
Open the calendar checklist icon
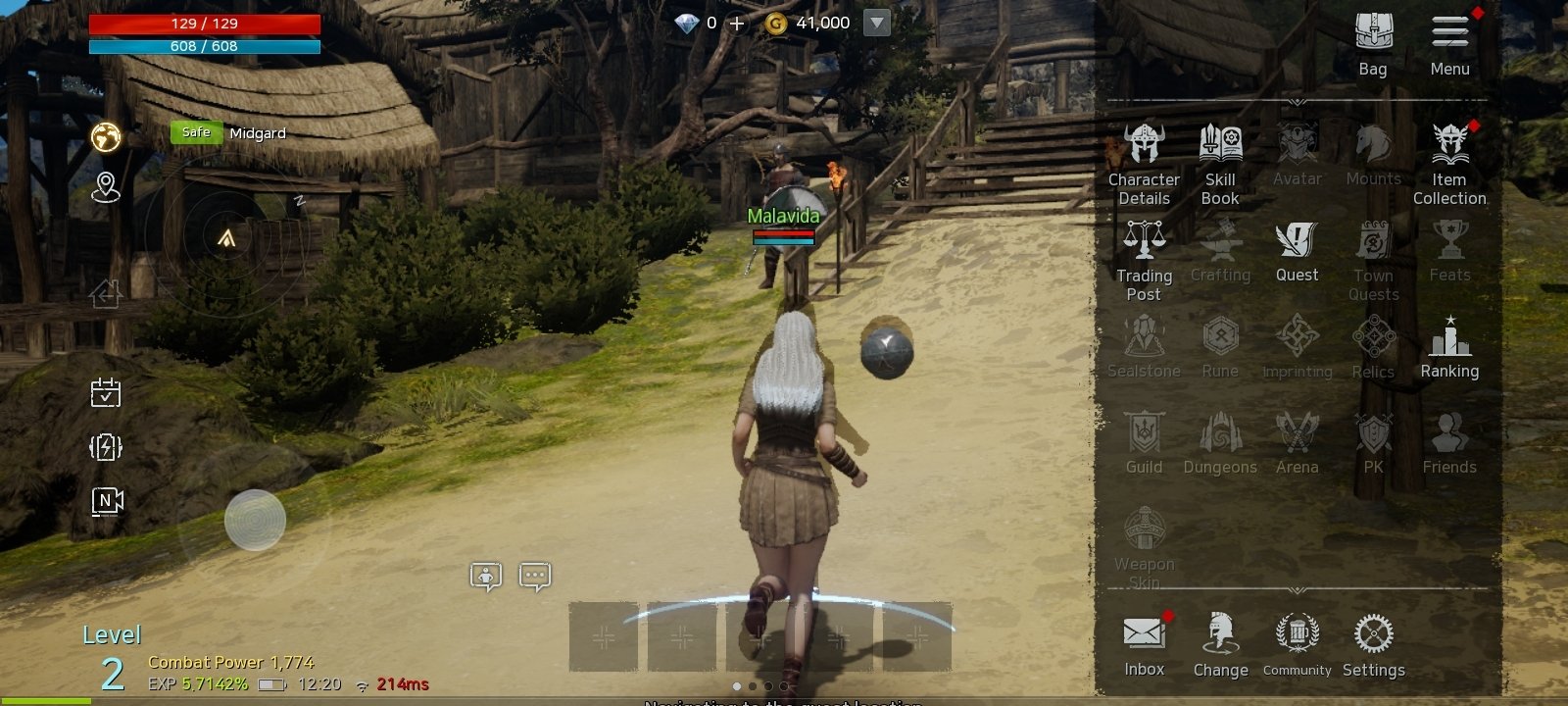tap(106, 392)
